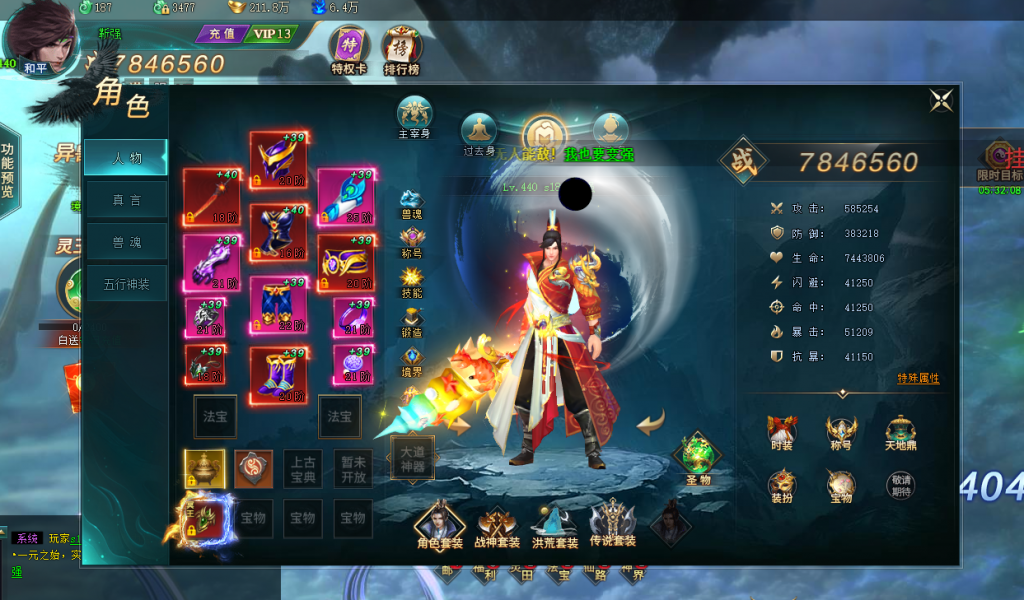This screenshot has height=600, width=1024.
Task: Open the 兽魂 side tab
Action: click(x=126, y=243)
